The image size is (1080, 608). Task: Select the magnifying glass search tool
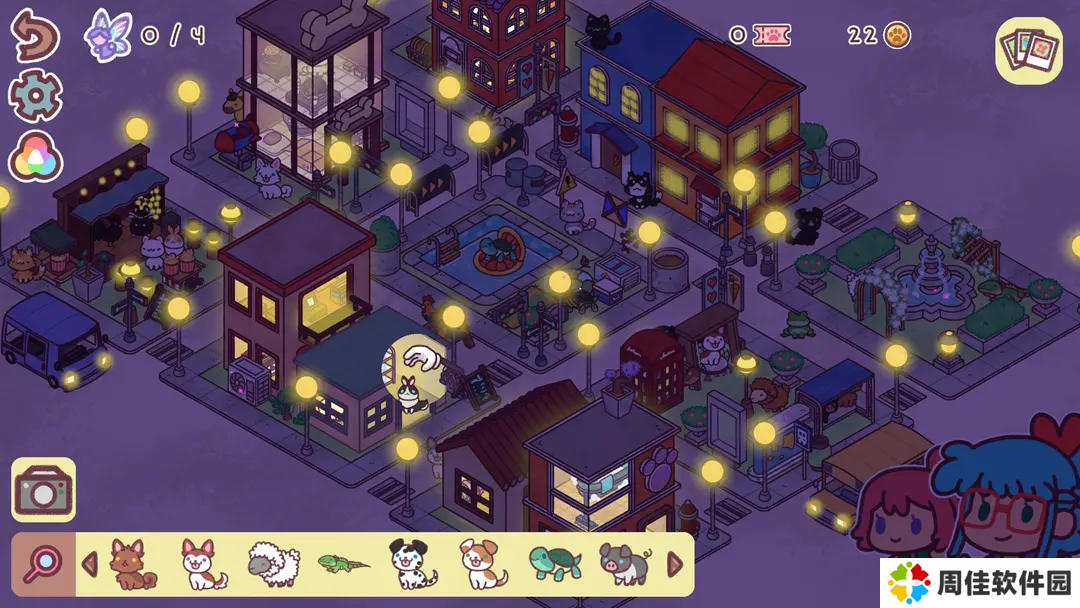42,564
